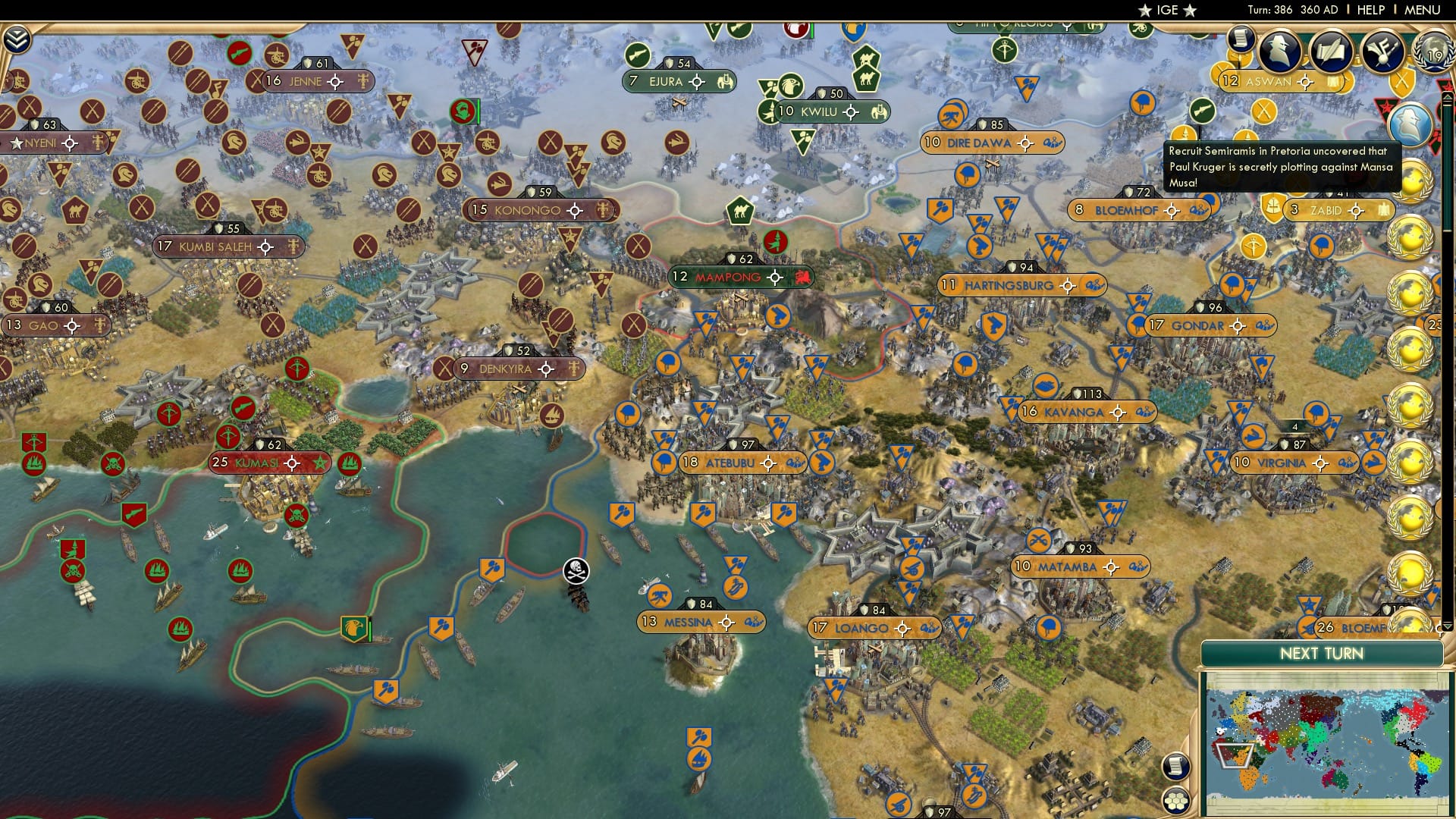Open the MENU from the top bar
The width and height of the screenshot is (1456, 819).
[1421, 10]
